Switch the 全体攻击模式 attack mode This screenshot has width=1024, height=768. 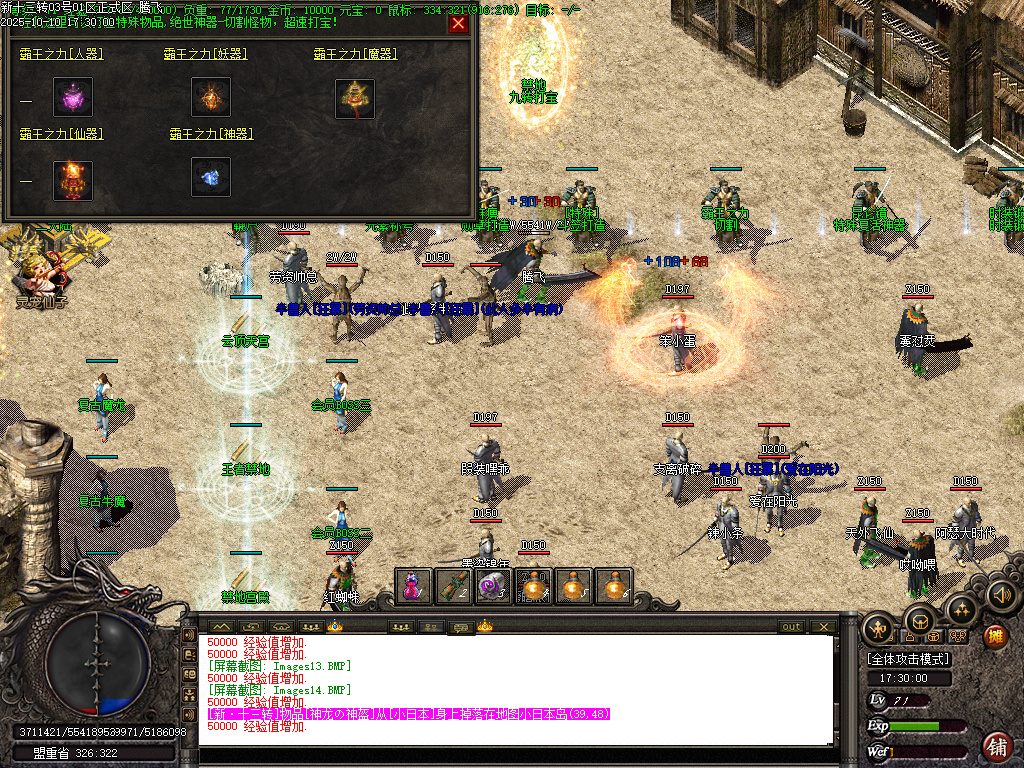(x=908, y=659)
